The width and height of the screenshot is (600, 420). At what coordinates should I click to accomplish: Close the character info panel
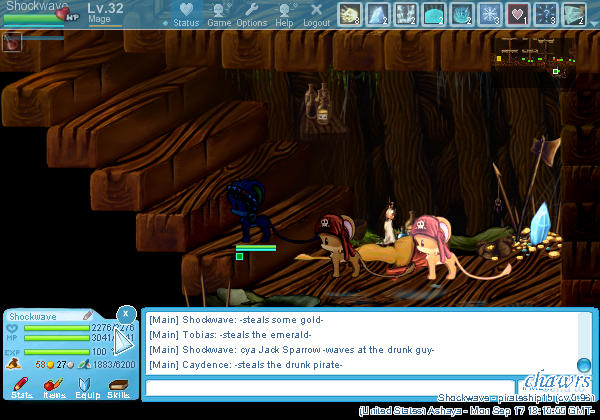click(x=126, y=314)
